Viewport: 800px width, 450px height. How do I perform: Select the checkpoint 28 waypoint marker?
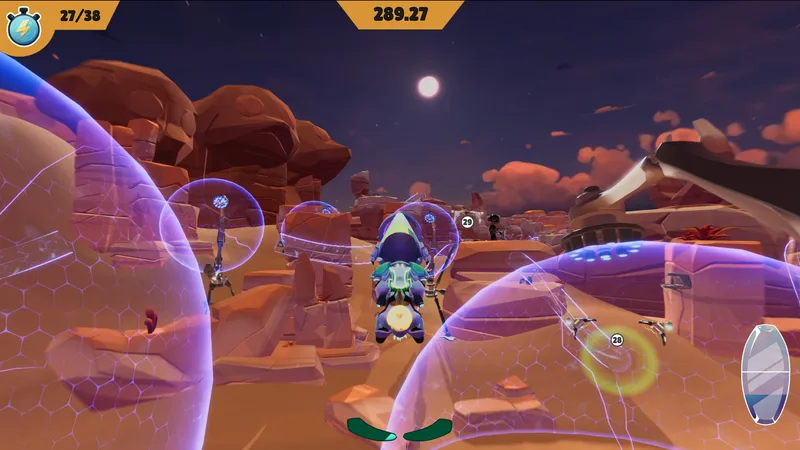point(617,340)
